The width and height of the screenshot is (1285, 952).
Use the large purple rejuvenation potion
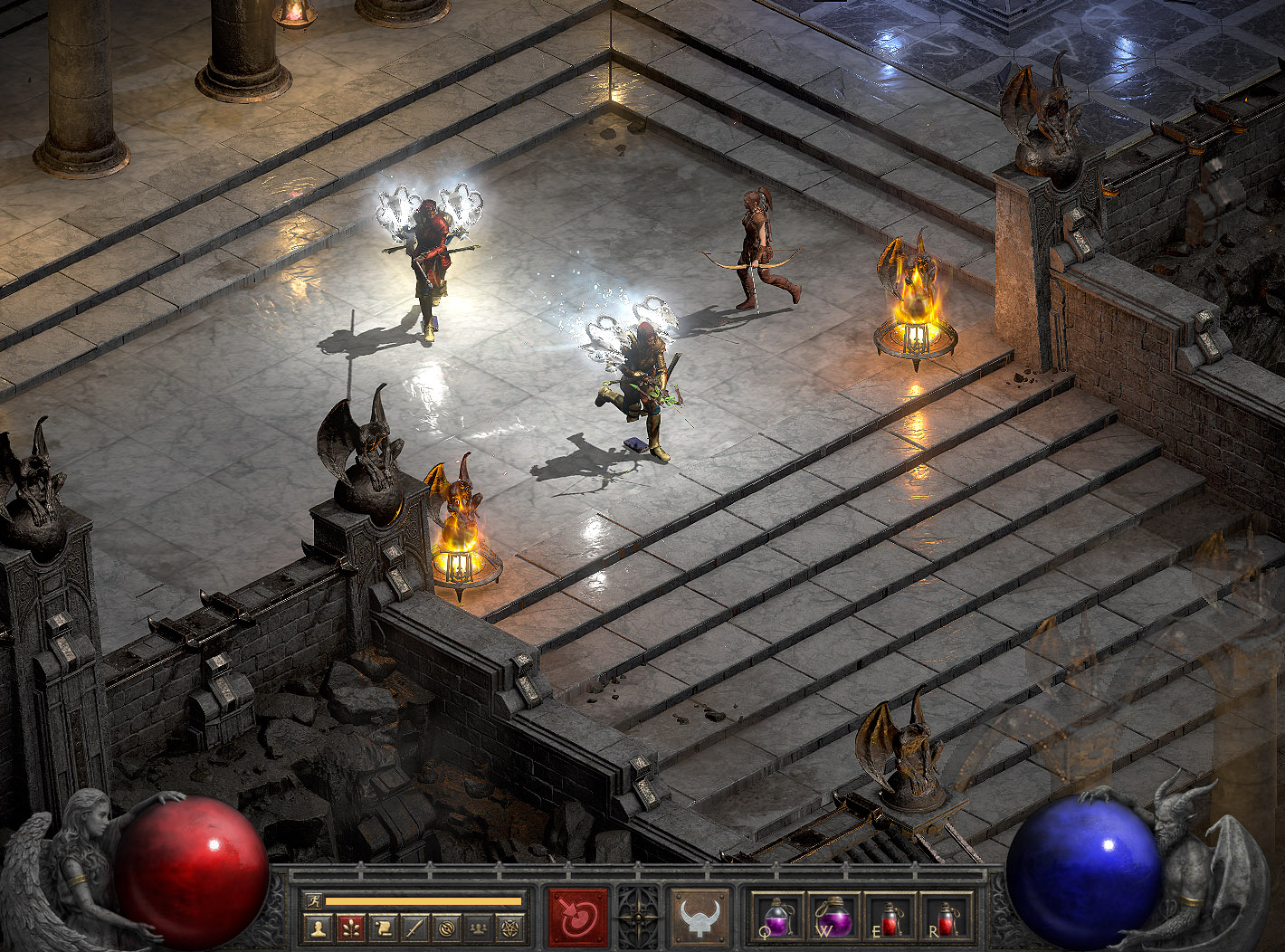click(x=835, y=918)
